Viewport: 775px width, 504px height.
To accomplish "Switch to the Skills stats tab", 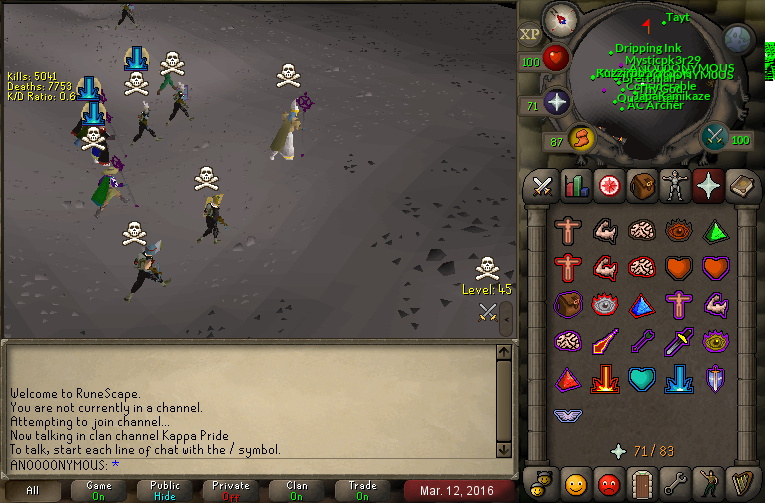I will pyautogui.click(x=576, y=185).
